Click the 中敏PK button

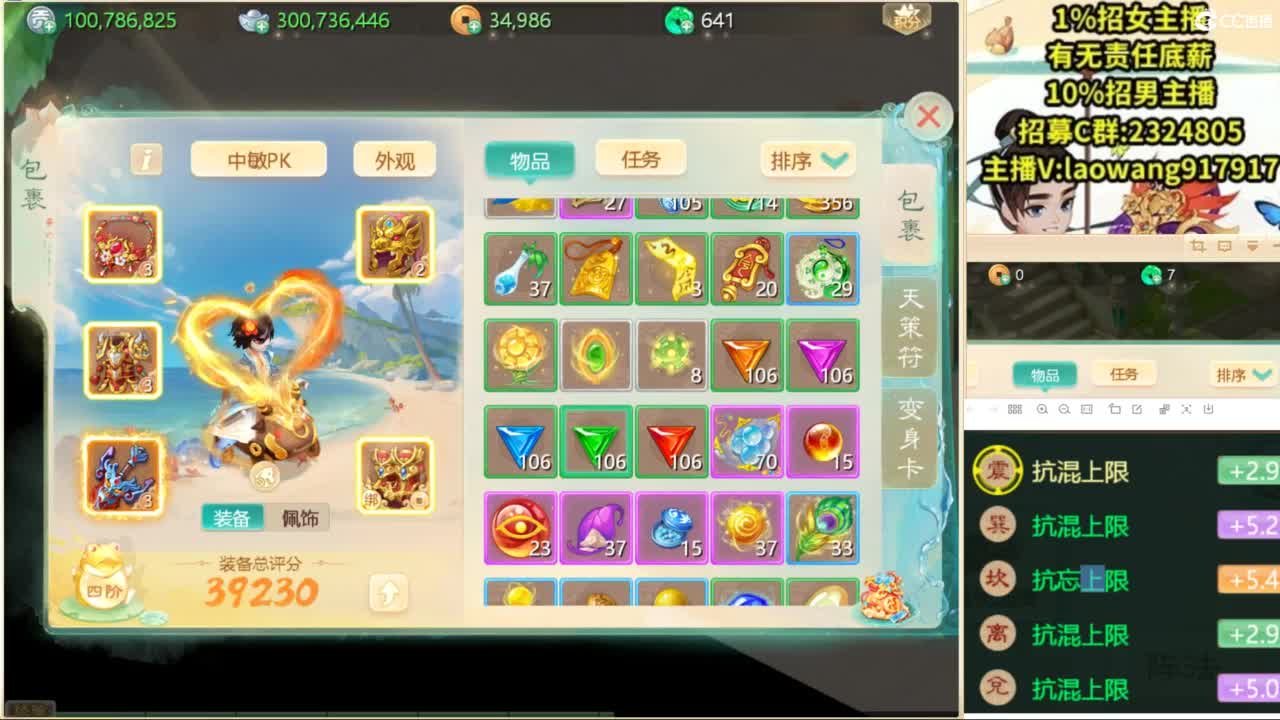[258, 159]
